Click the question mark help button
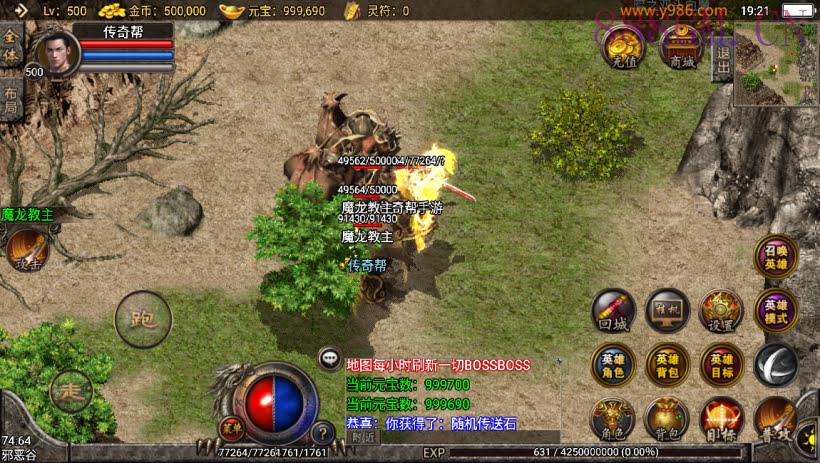This screenshot has height=463, width=820. [x=322, y=434]
